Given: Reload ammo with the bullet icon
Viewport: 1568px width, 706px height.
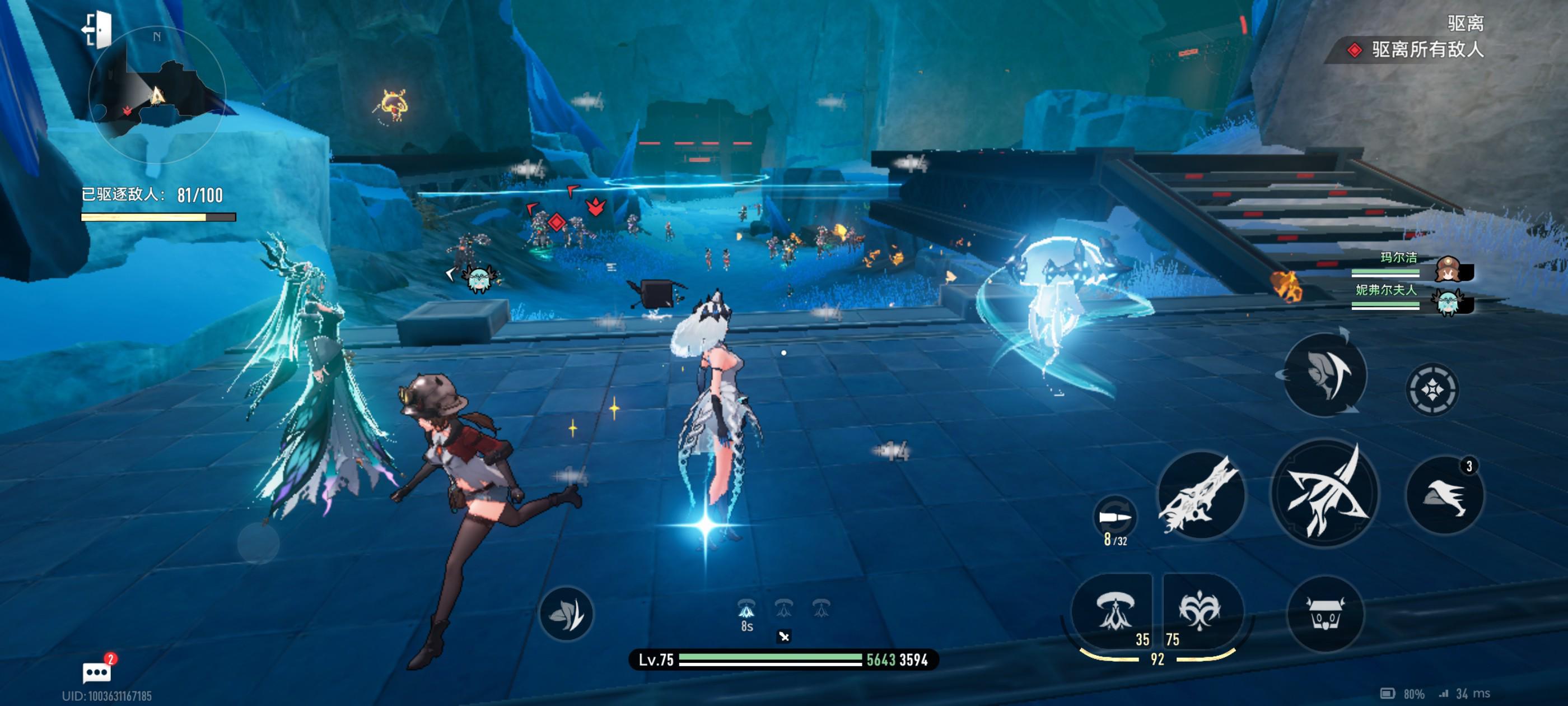Looking at the screenshot, I should (x=1115, y=518).
